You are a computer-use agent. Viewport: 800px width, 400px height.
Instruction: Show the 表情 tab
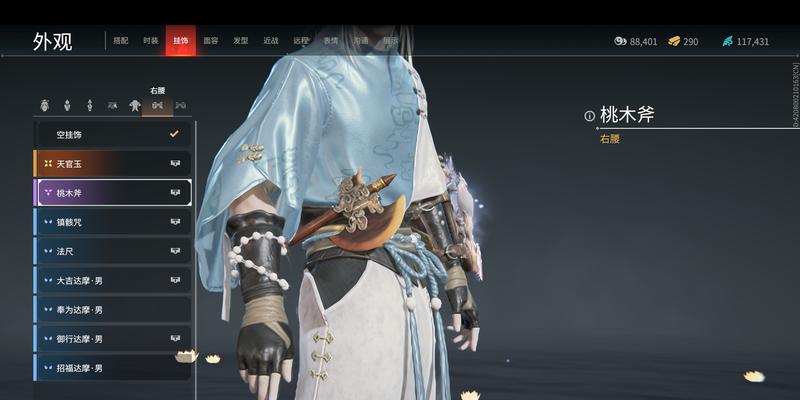(330, 41)
